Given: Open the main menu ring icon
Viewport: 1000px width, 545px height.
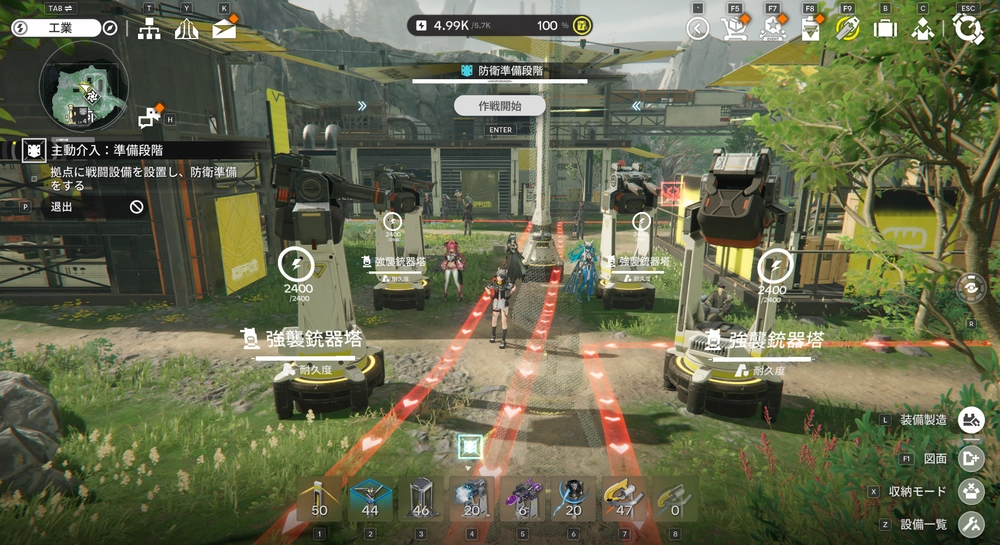Looking at the screenshot, I should tap(967, 28).
